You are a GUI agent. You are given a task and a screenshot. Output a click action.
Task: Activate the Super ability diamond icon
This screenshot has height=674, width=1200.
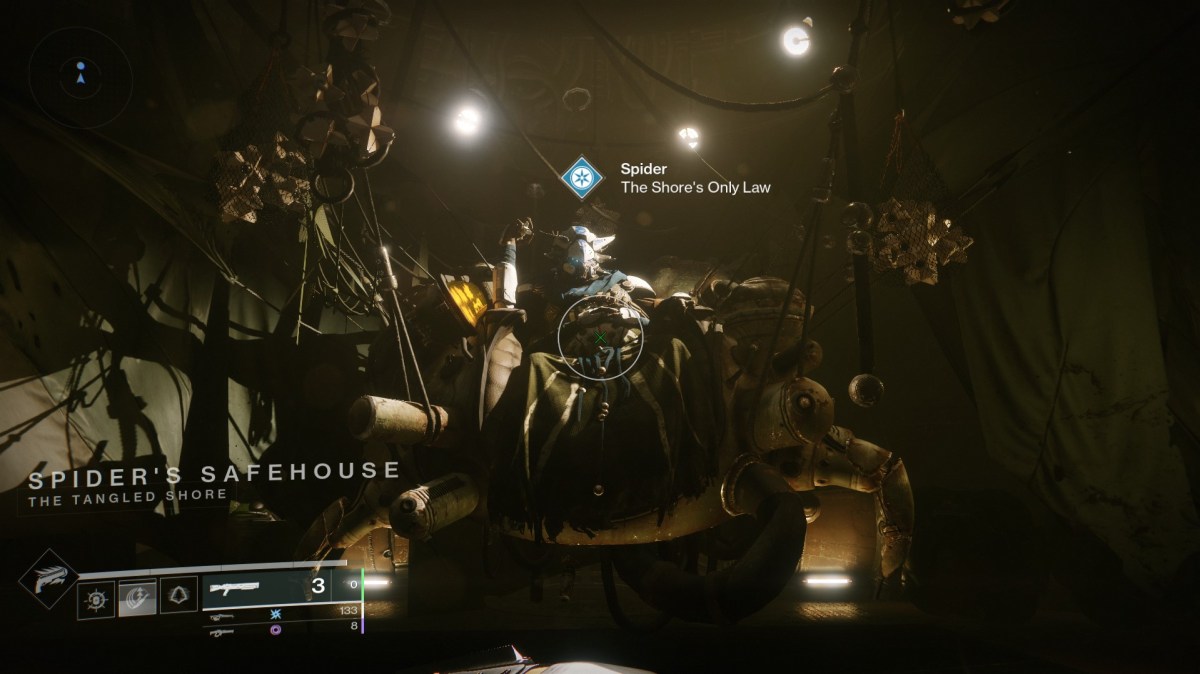[48, 579]
